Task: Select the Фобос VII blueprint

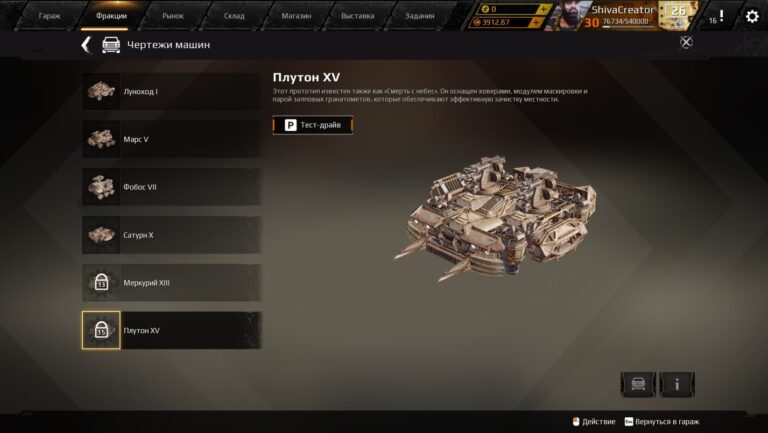Action: [171, 187]
